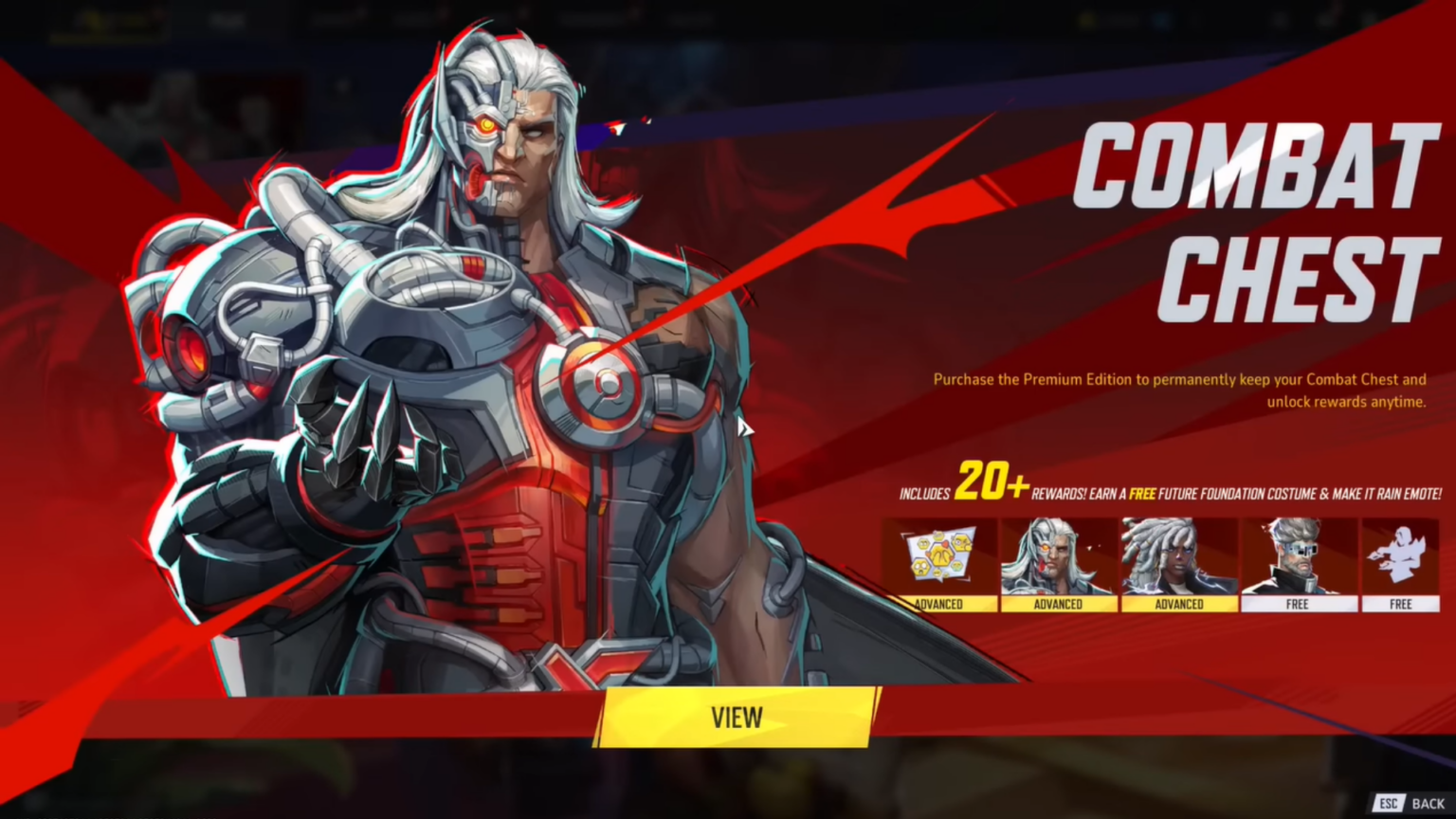1456x819 pixels.
Task: Select the second ADVANCED reward tier label
Action: pos(1058,604)
